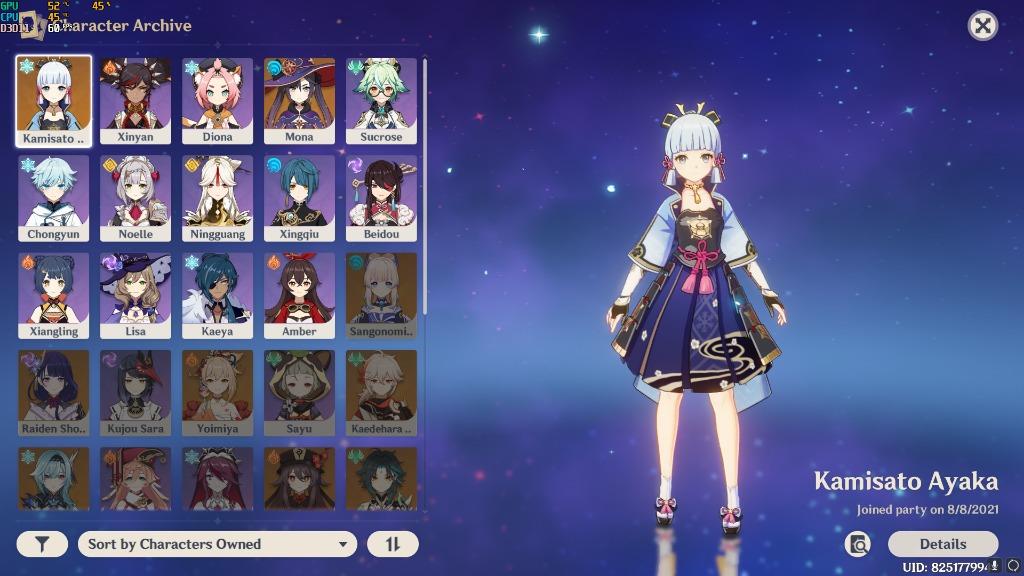This screenshot has height=576, width=1024.
Task: Open Kamisato Ayaka's Details
Action: tap(942, 544)
